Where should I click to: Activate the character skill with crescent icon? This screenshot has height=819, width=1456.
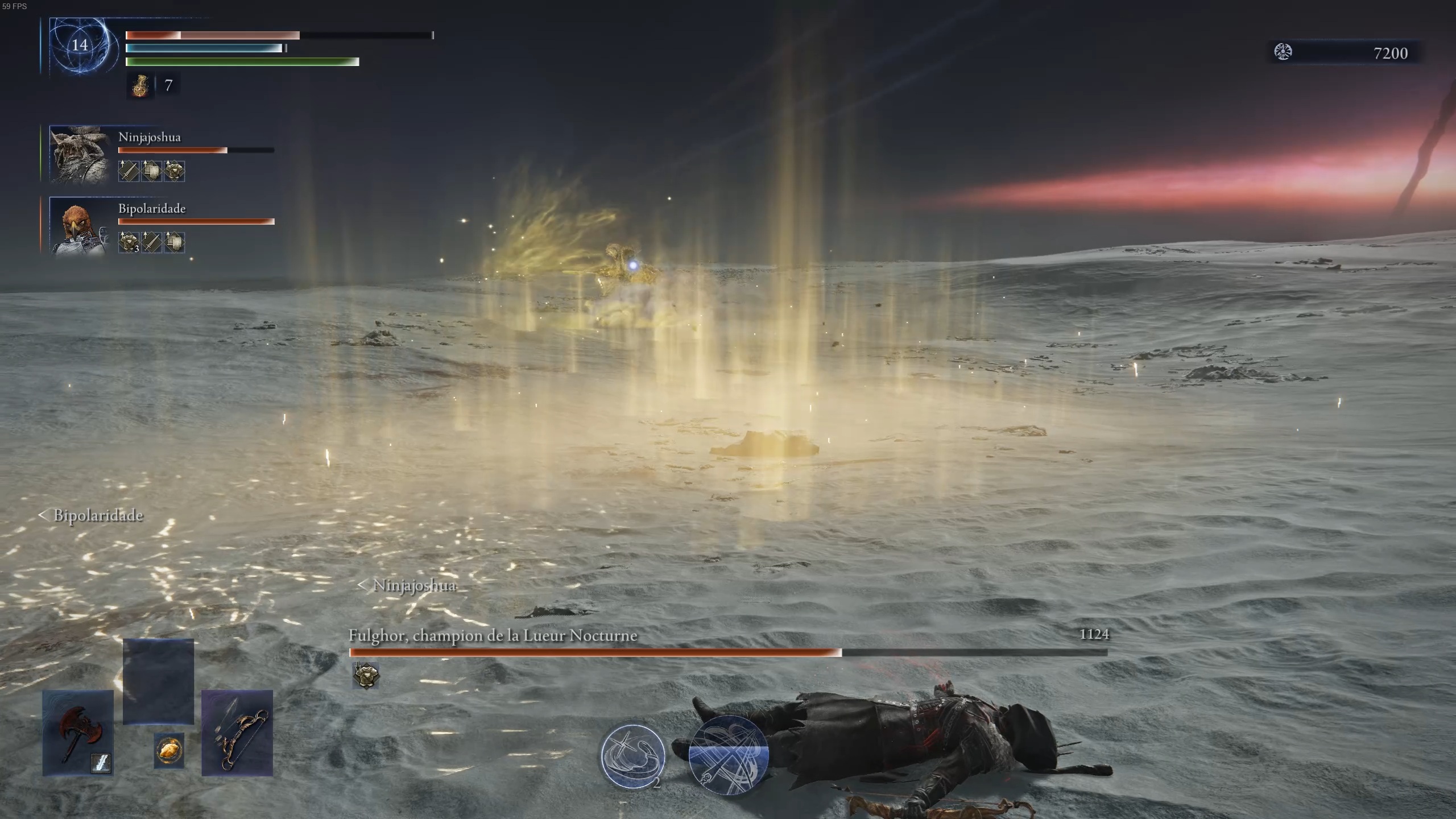click(633, 755)
